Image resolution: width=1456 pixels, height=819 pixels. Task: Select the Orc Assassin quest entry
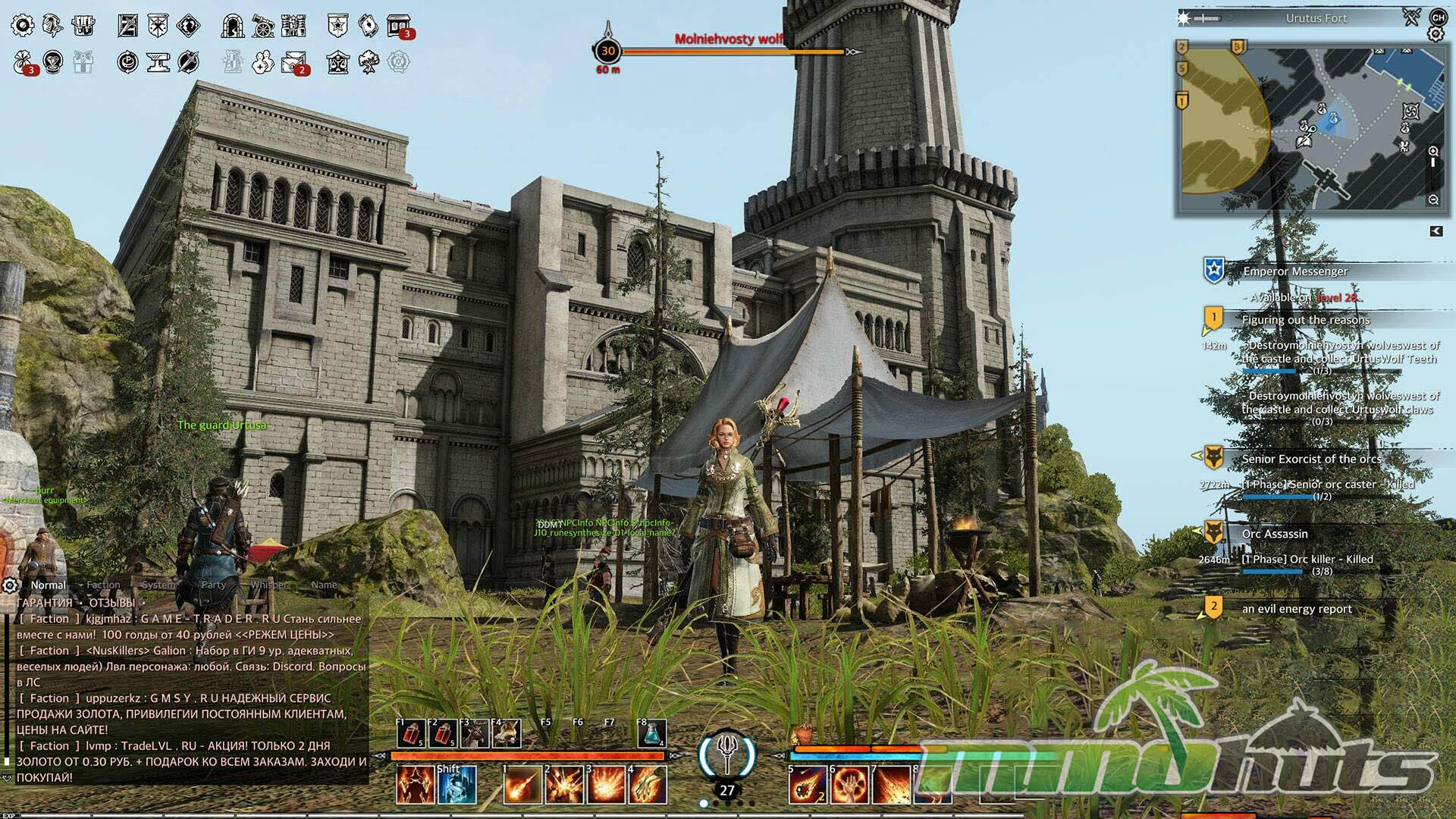coord(1274,534)
